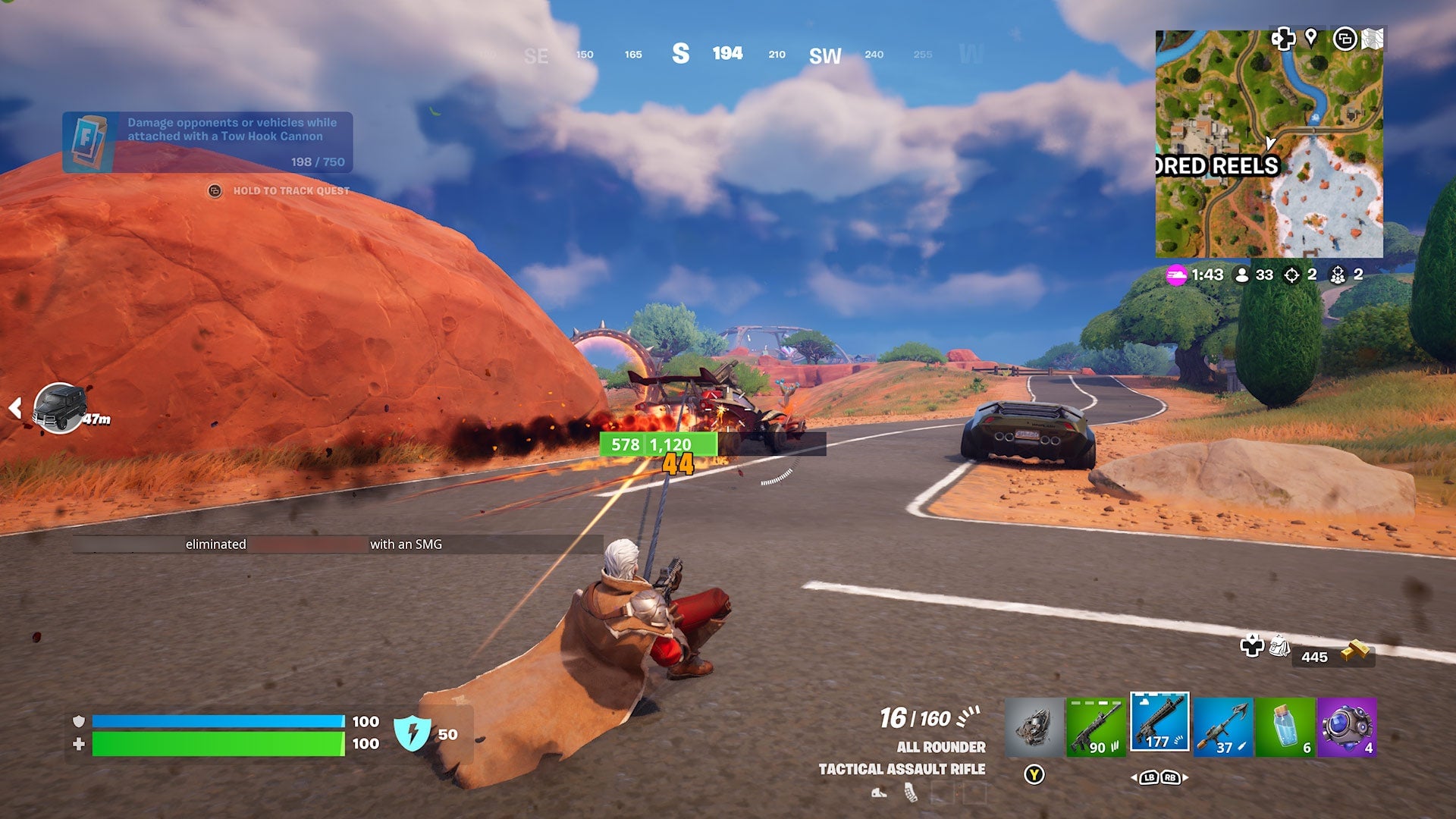Select the Tactical Assault Rifle slot
Viewport: 1456px width, 819px height.
pos(1159,726)
